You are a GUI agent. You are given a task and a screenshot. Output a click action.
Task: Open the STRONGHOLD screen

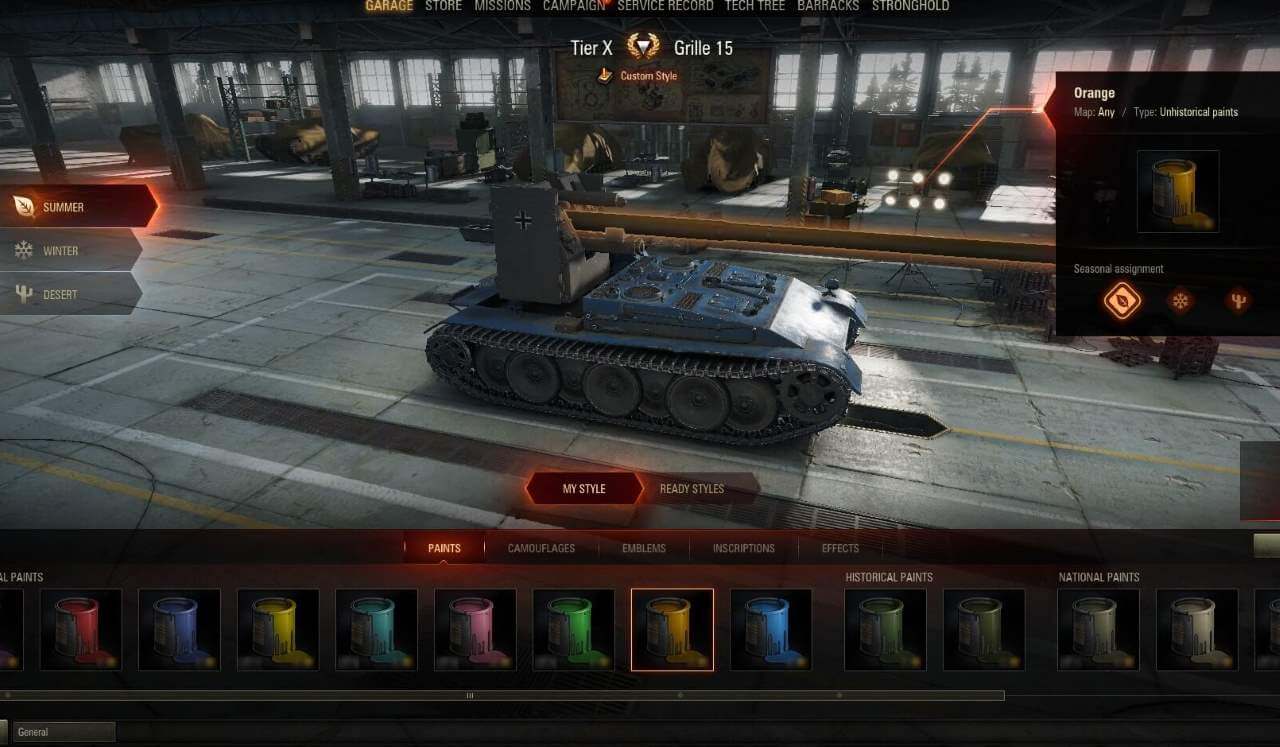pyautogui.click(x=912, y=6)
